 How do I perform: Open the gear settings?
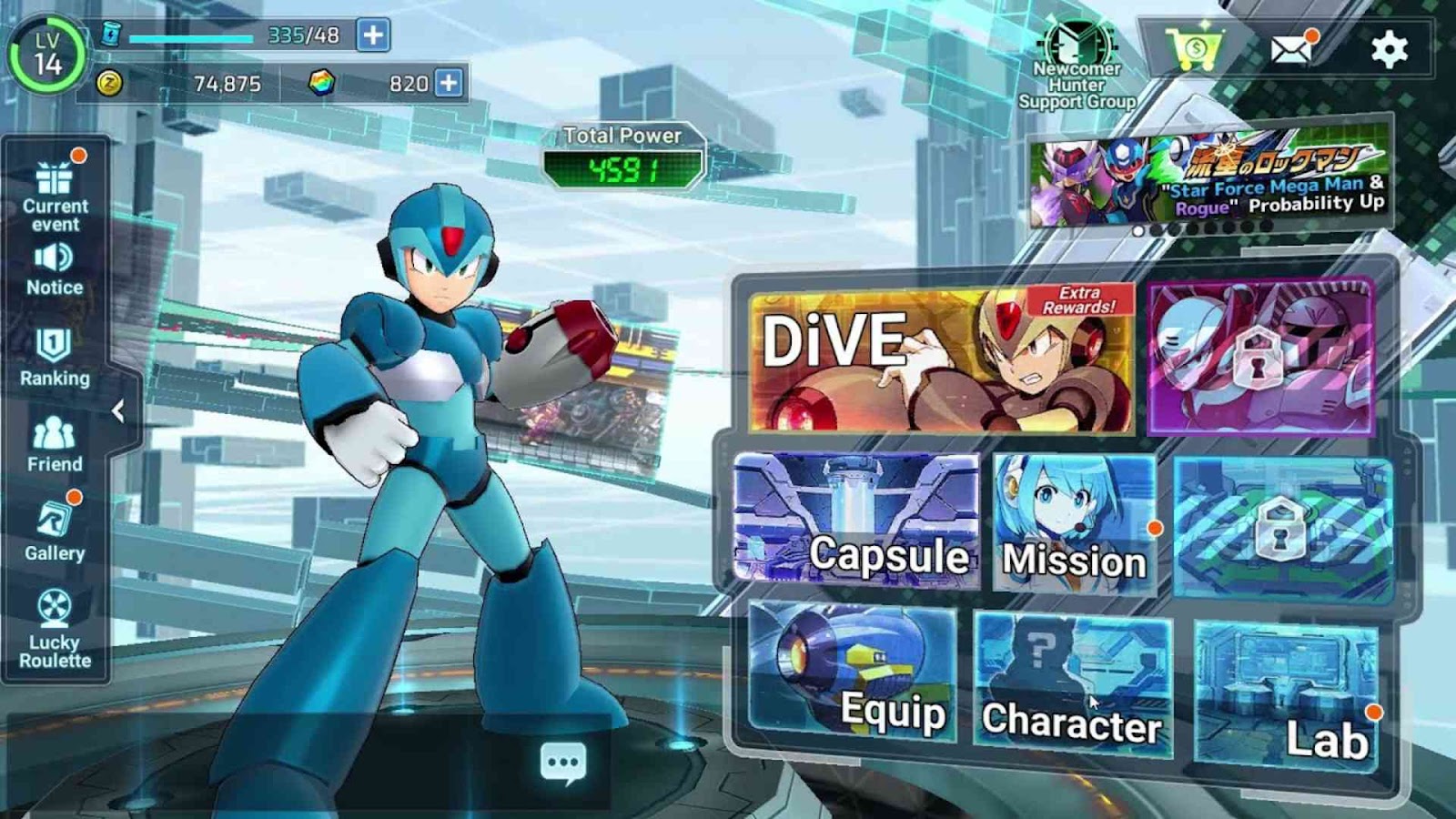pyautogui.click(x=1389, y=48)
